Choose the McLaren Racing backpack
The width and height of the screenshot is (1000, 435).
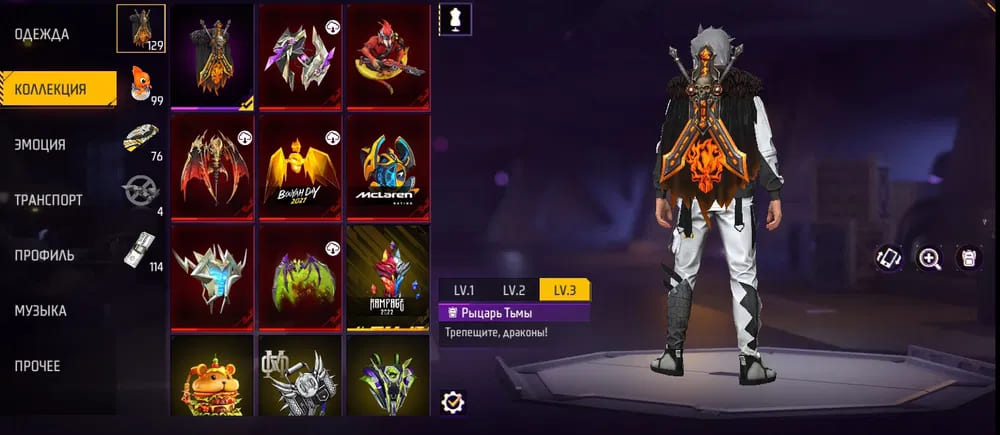388,166
